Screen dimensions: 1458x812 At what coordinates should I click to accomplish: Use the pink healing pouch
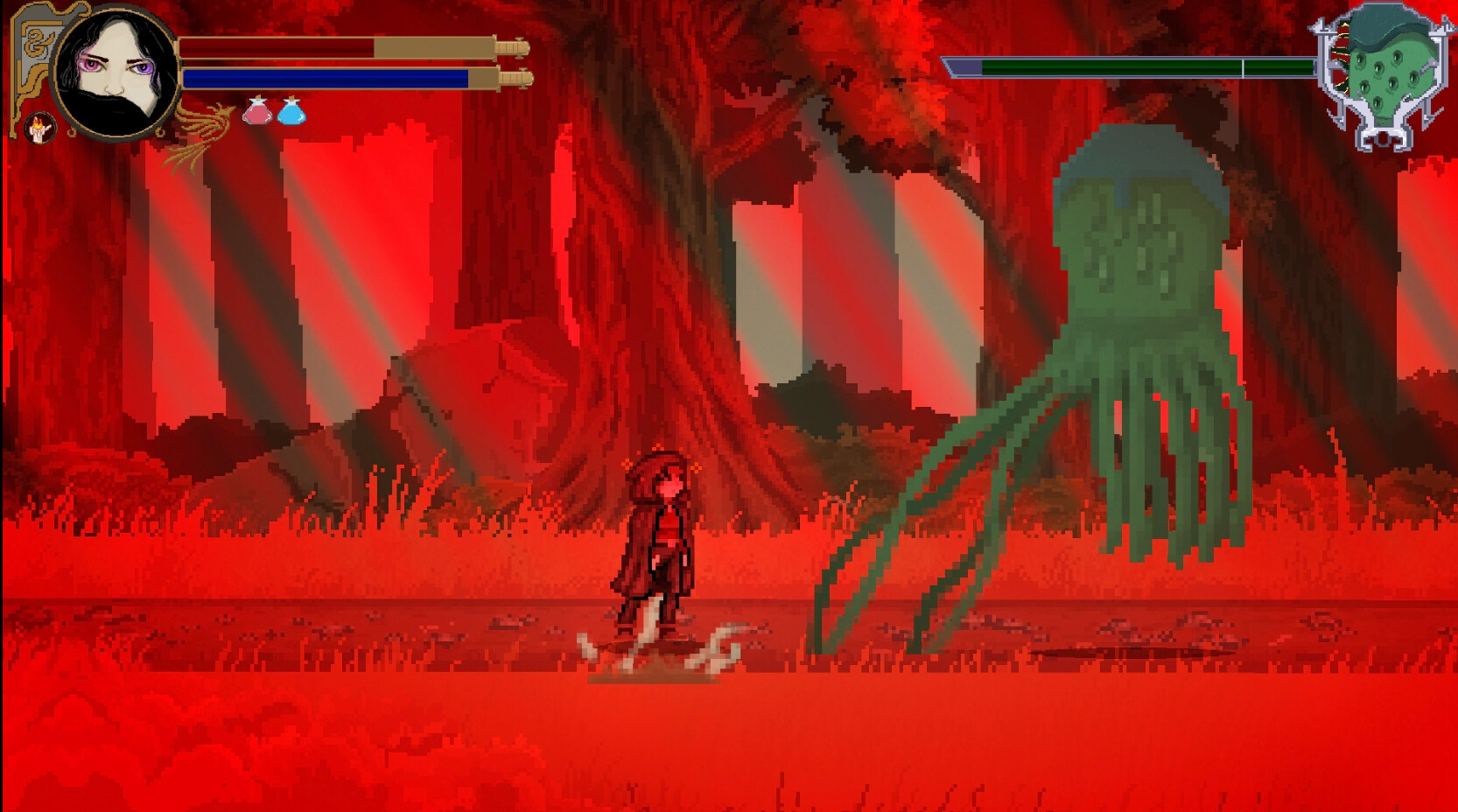point(258,115)
